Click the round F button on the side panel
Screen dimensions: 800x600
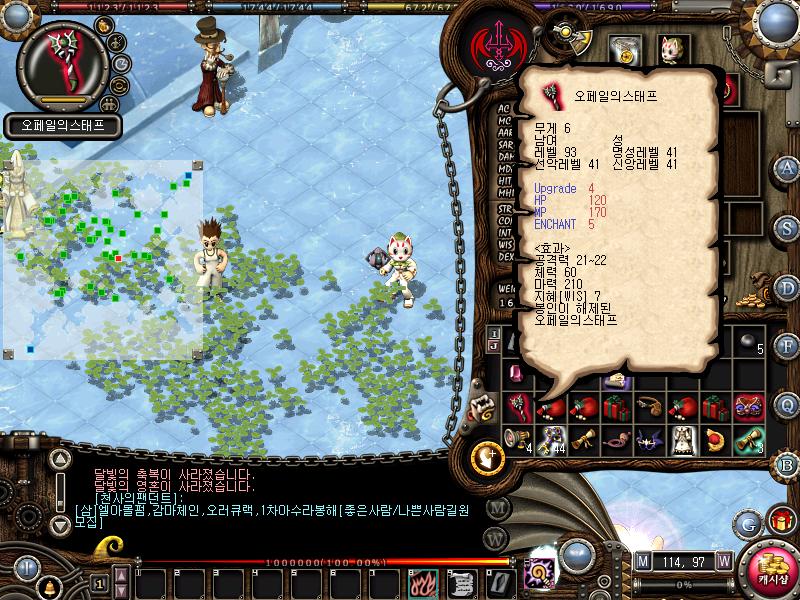pos(787,346)
